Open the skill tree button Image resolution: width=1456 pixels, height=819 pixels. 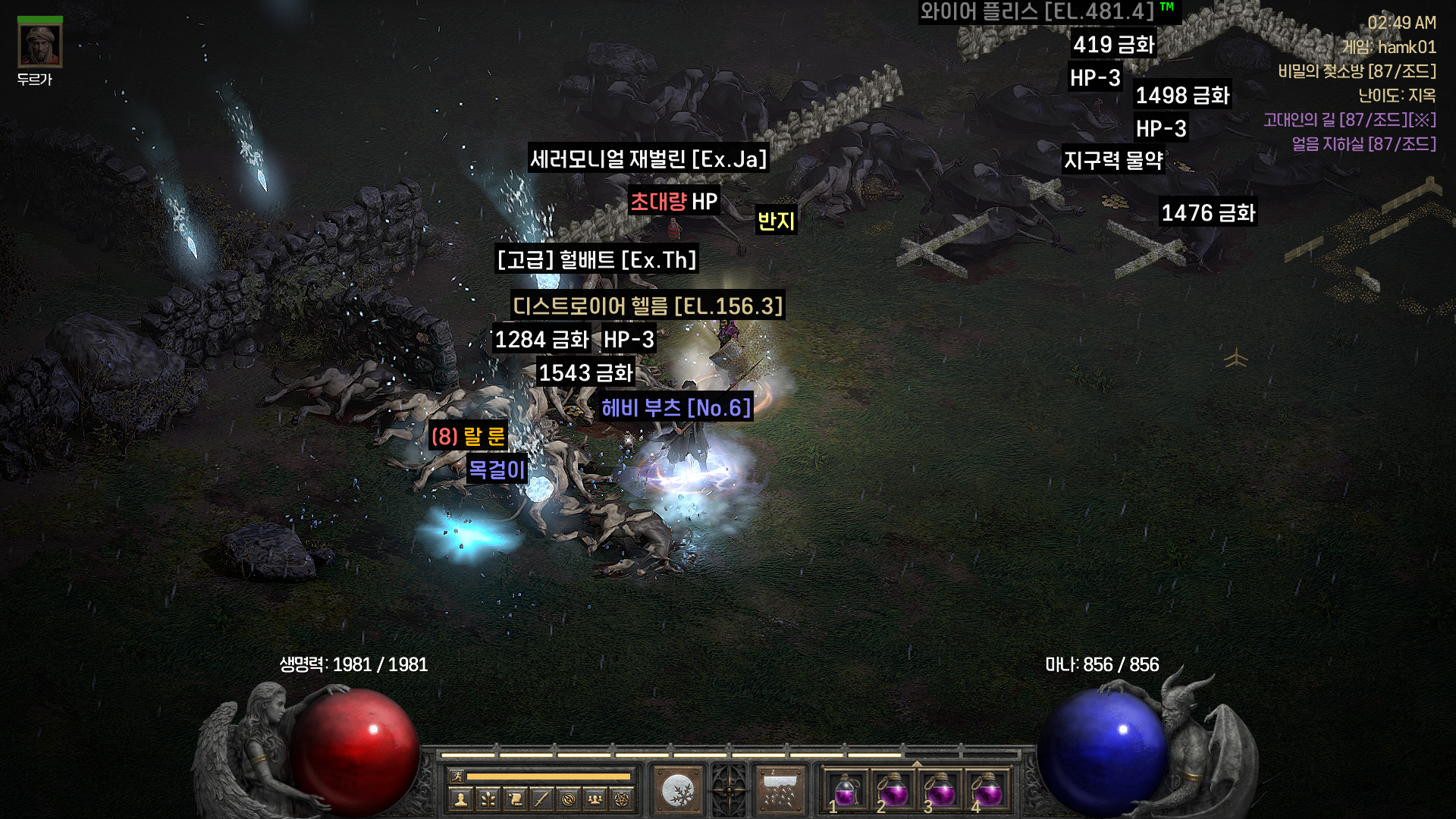(x=487, y=798)
